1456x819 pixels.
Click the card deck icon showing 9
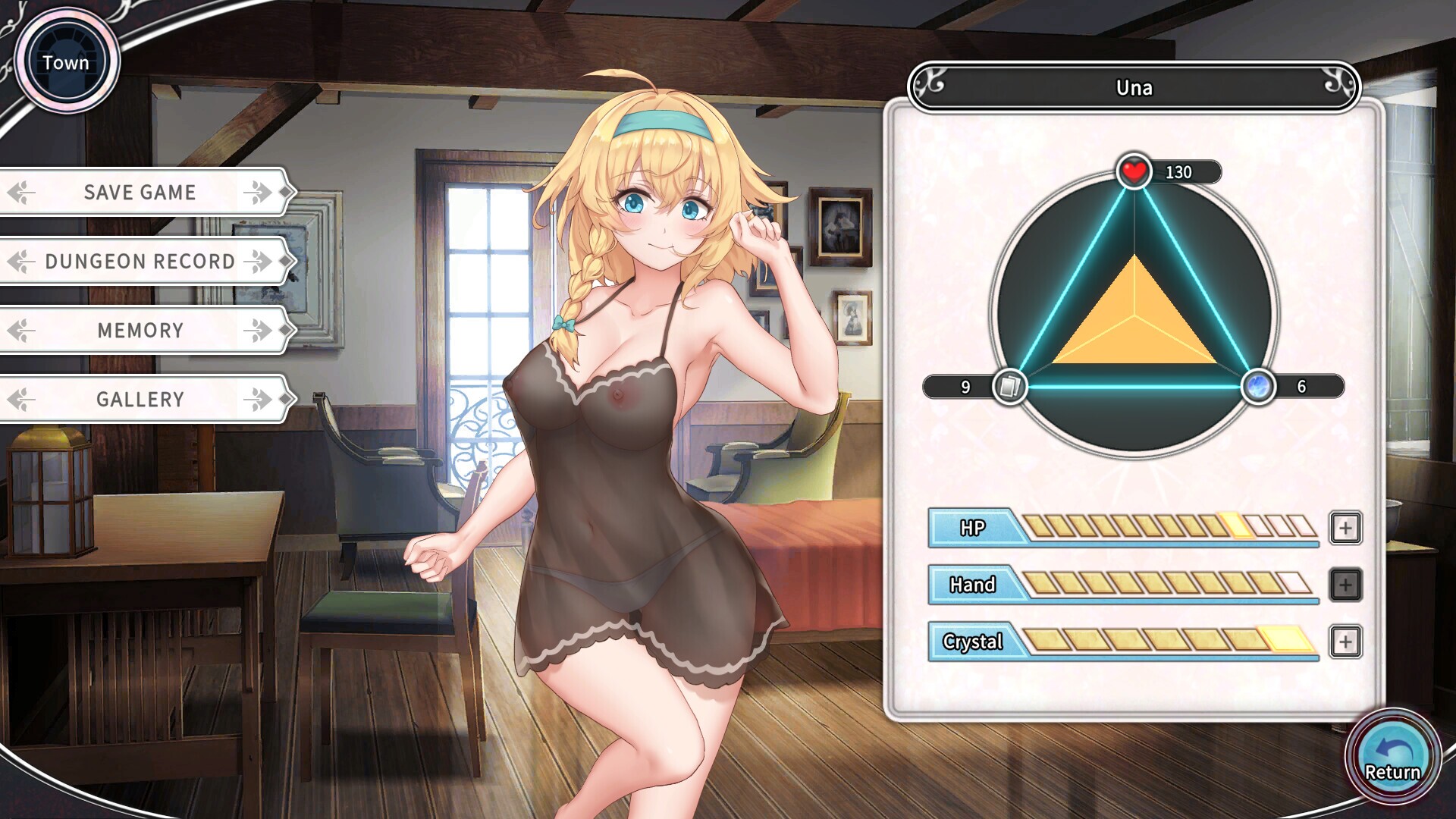1009,387
